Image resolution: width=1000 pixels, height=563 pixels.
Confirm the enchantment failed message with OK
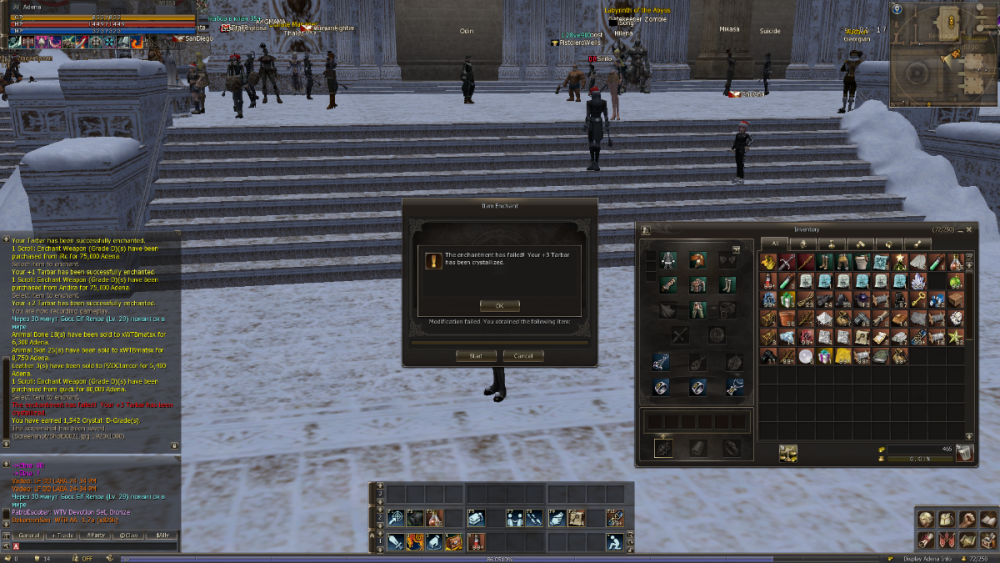(x=499, y=305)
